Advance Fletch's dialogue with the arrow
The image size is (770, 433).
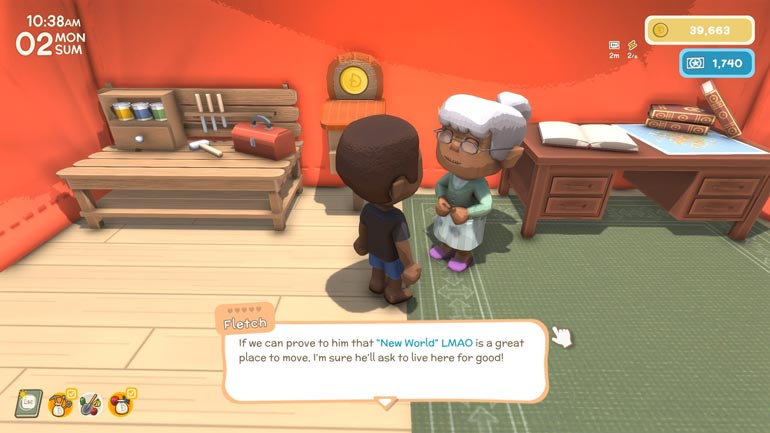pyautogui.click(x=385, y=402)
